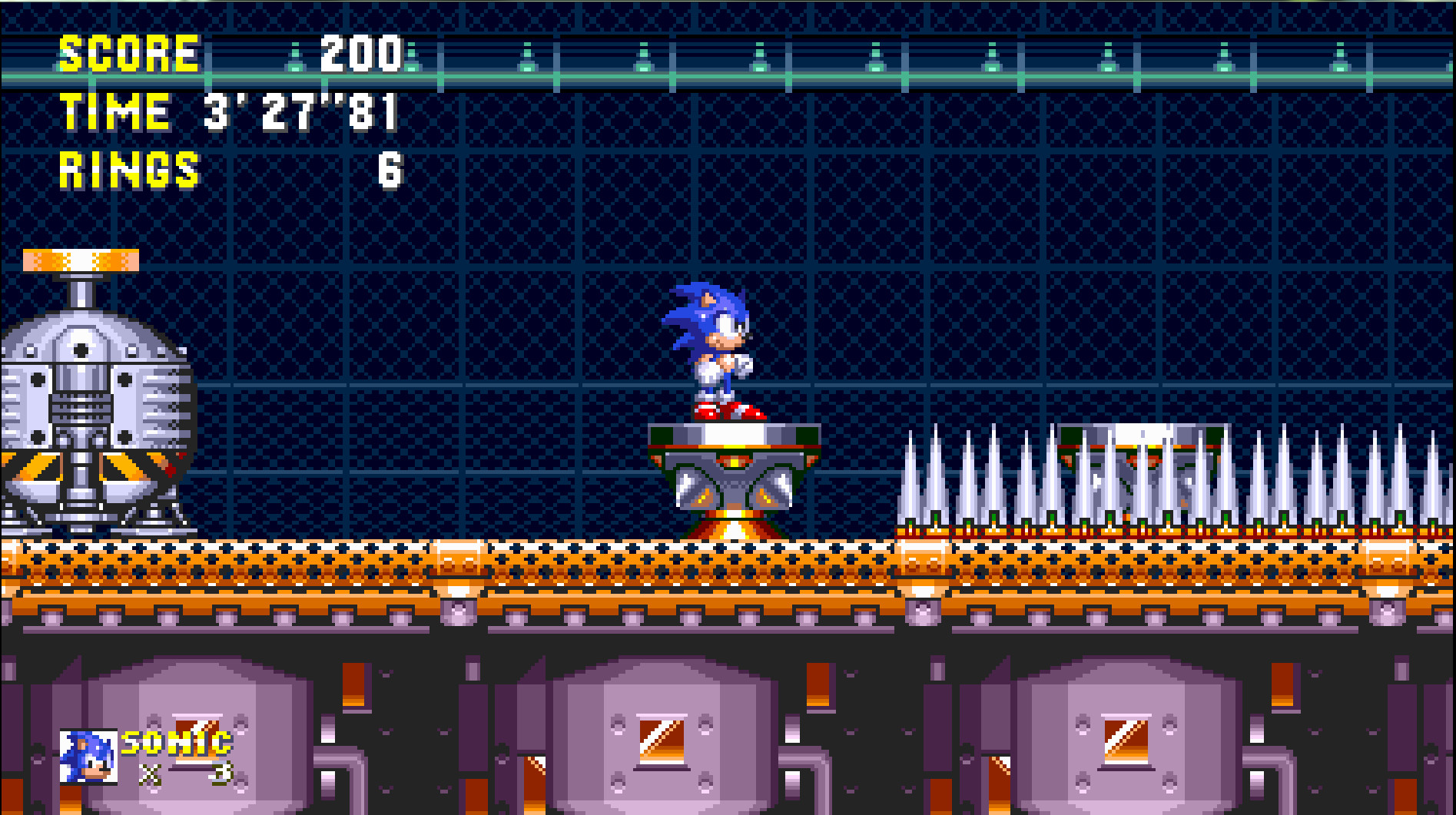Click the score value showing 200
The image size is (1456, 815).
[361, 54]
